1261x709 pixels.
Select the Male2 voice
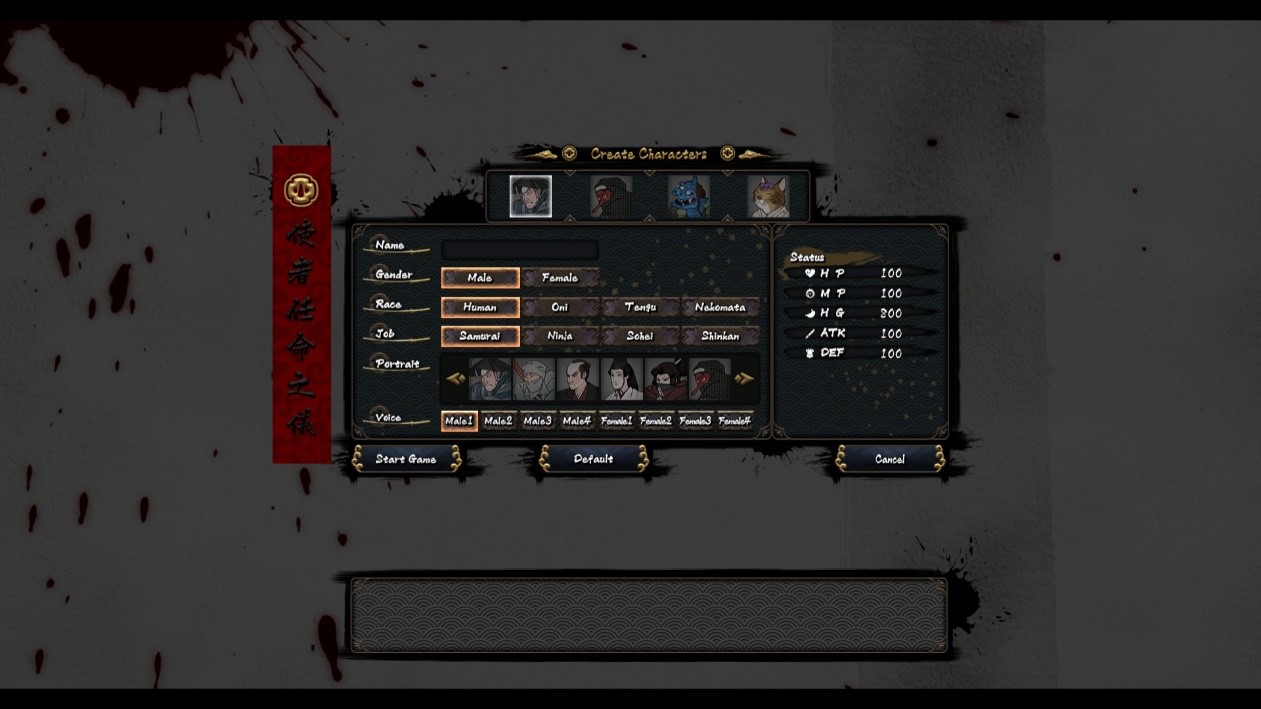(498, 421)
